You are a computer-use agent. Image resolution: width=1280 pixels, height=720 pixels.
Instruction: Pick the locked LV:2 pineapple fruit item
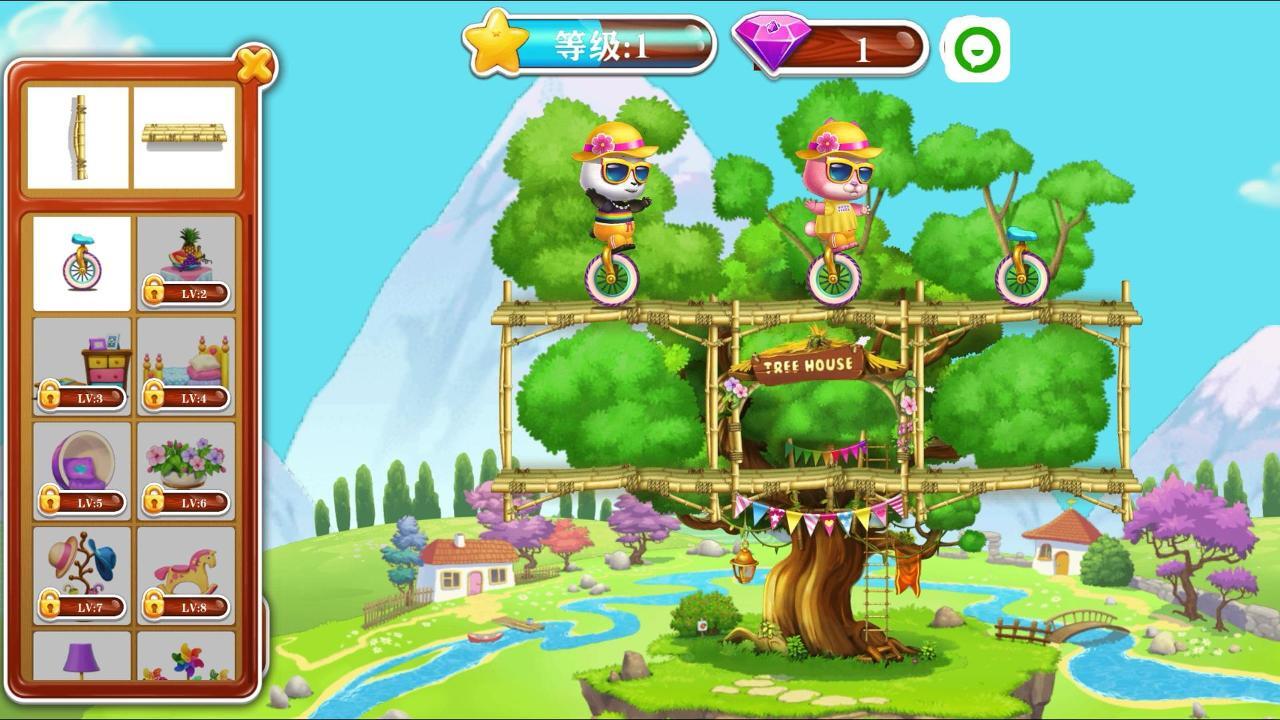[x=186, y=263]
